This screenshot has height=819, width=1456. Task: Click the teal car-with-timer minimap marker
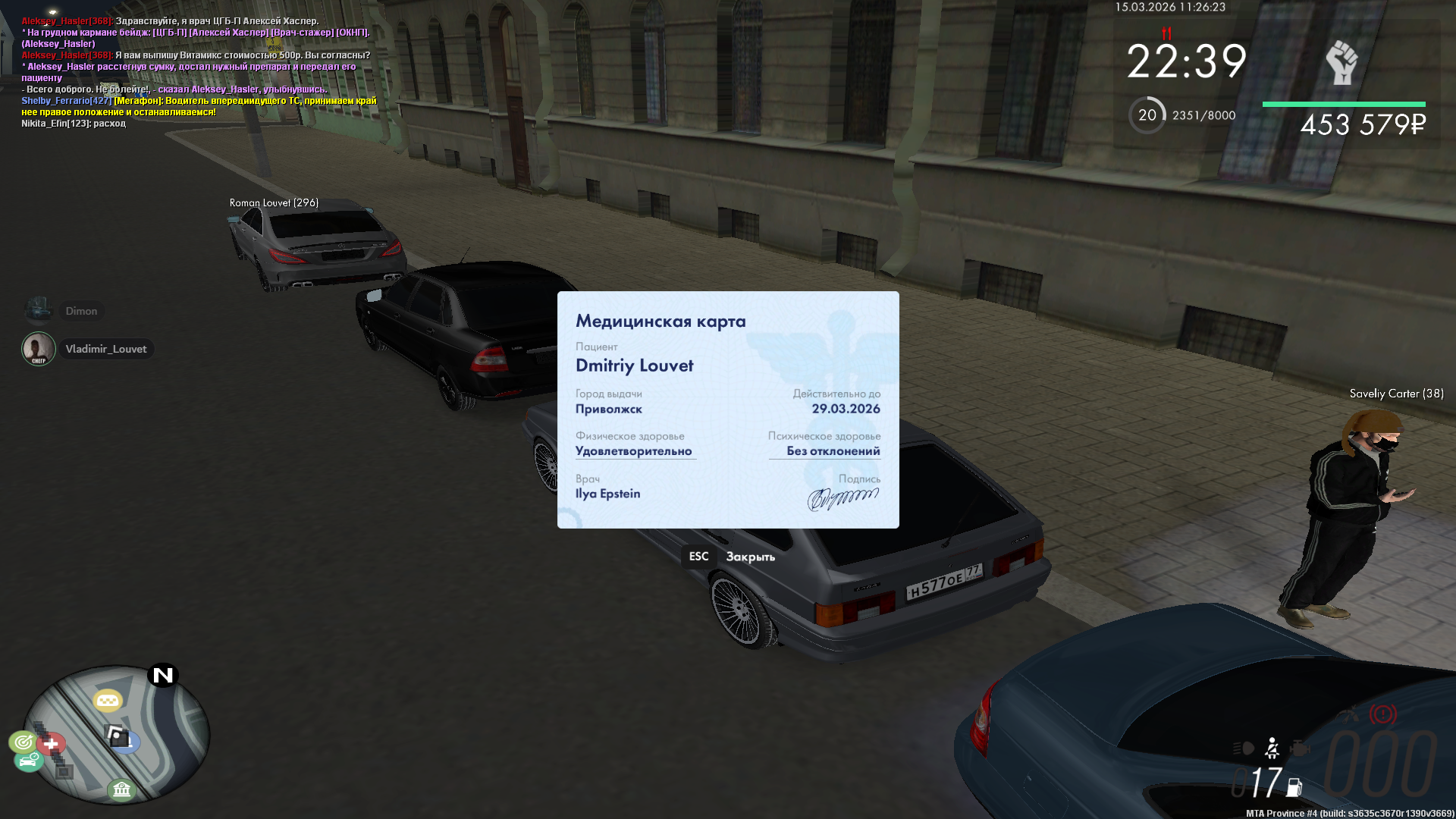(29, 760)
